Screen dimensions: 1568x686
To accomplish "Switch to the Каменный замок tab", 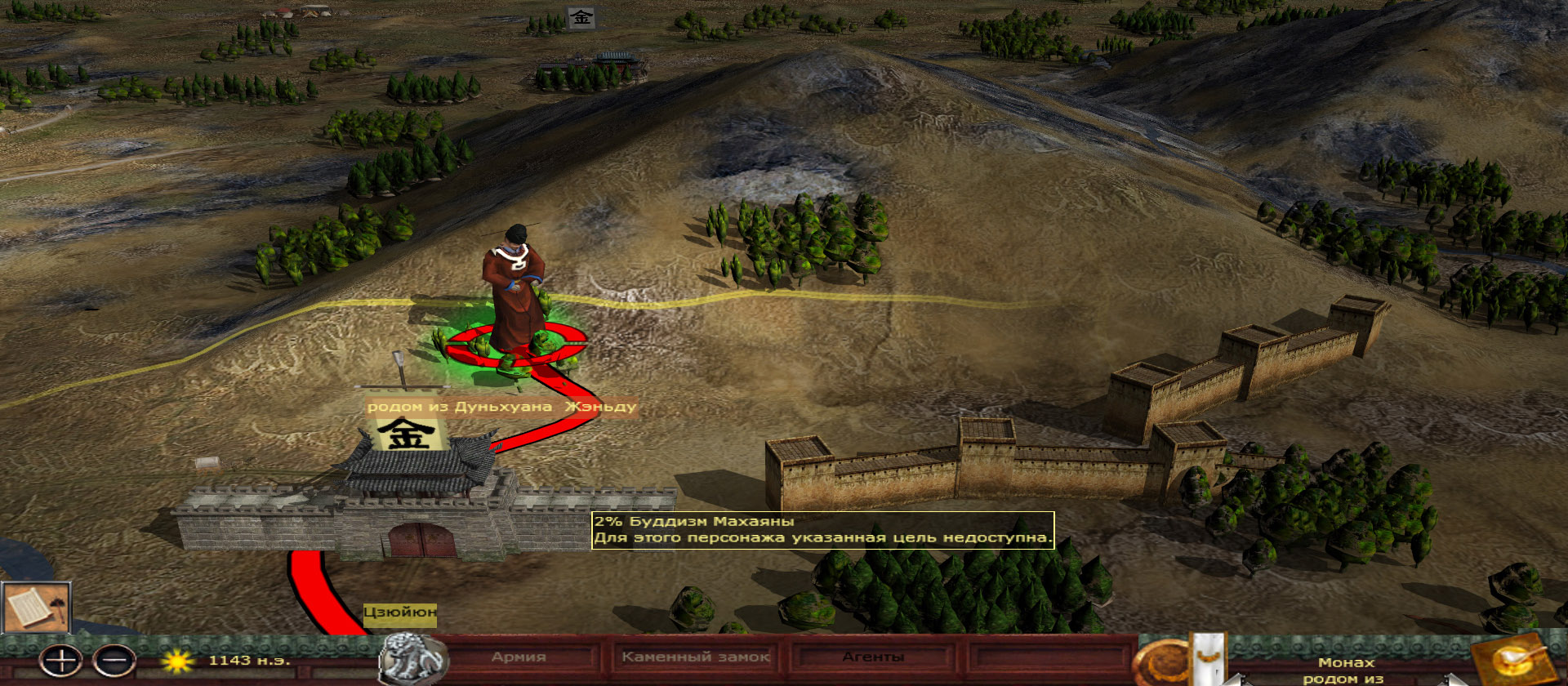I will click(696, 657).
